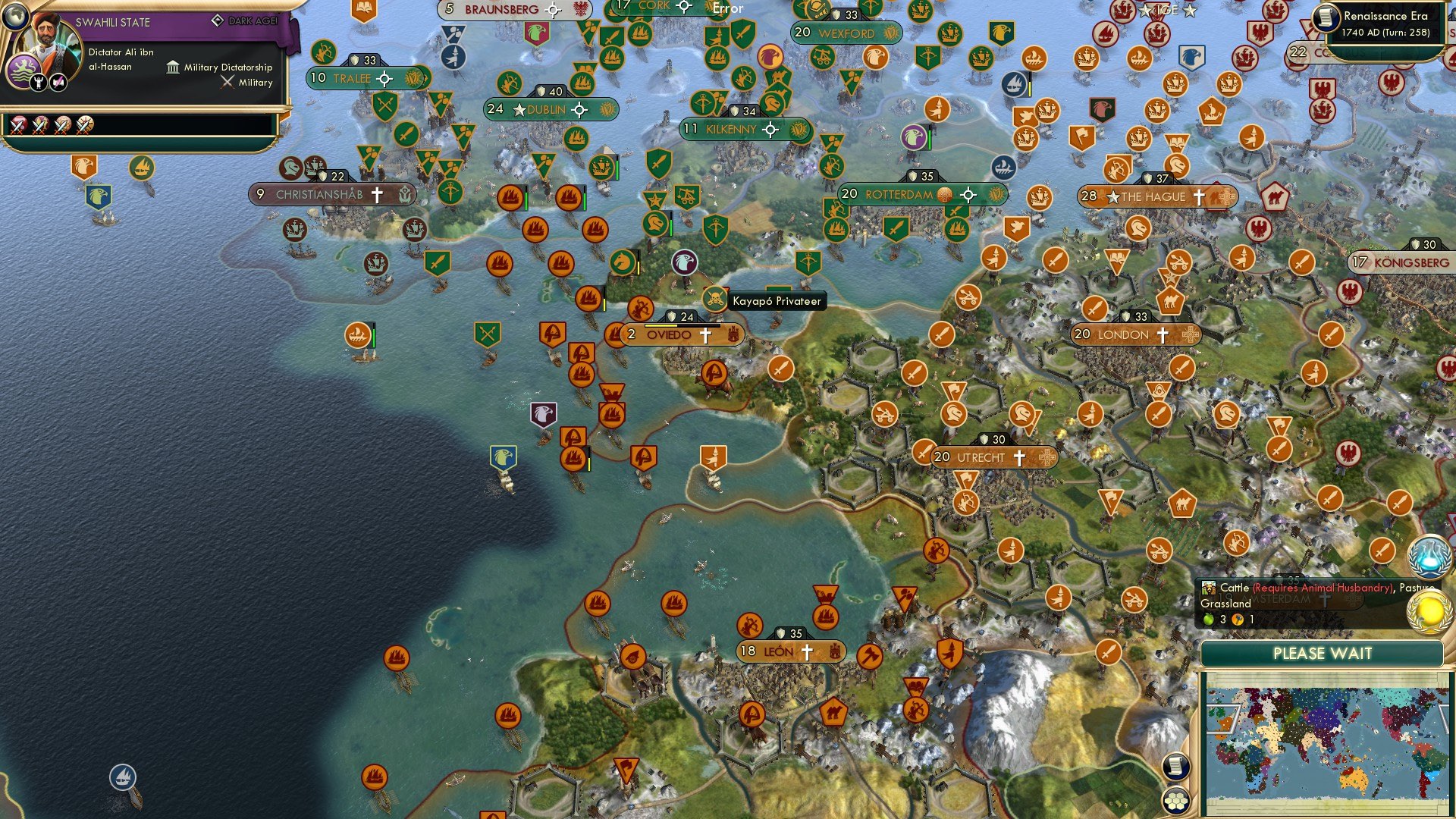Click The Hague city banner
1456x819 pixels.
[x=1153, y=196]
